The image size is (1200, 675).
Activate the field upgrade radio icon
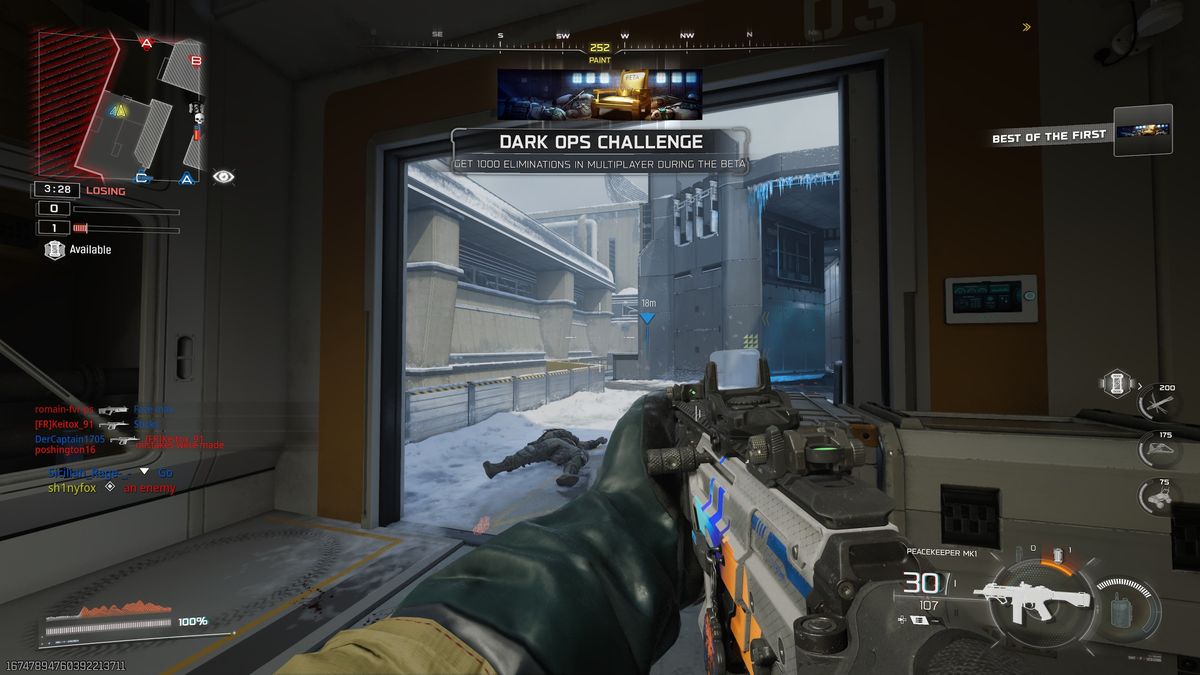(1122, 609)
